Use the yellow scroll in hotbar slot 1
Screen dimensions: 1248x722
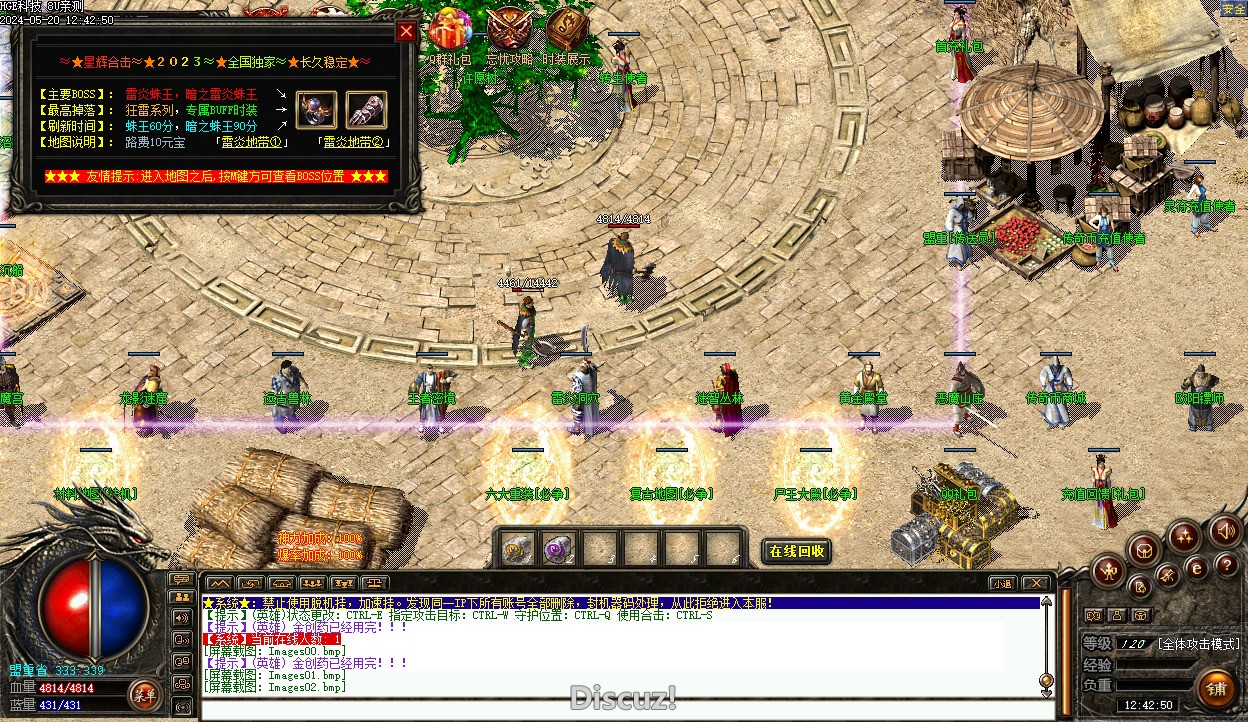tap(517, 548)
